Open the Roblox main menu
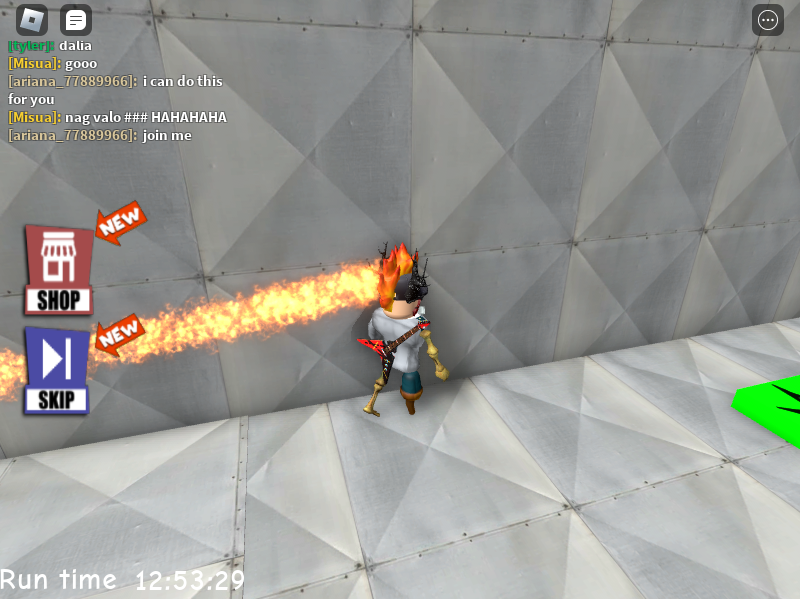The height and width of the screenshot is (599, 800). [x=32, y=20]
